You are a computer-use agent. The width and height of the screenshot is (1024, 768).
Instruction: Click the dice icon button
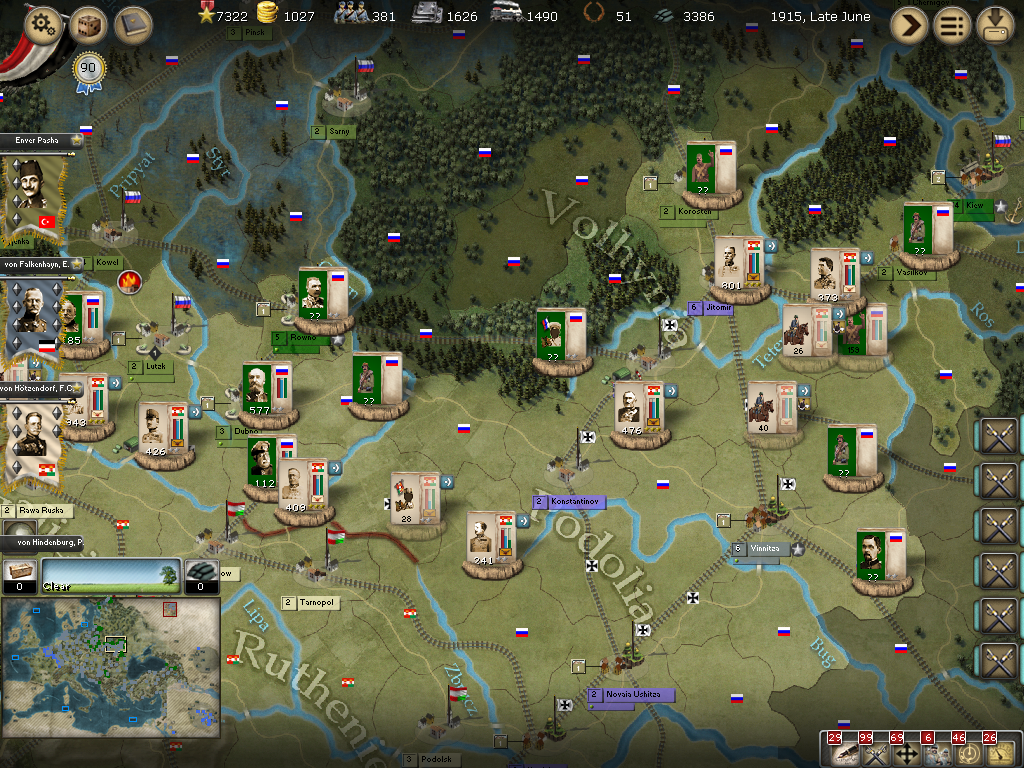(89, 26)
